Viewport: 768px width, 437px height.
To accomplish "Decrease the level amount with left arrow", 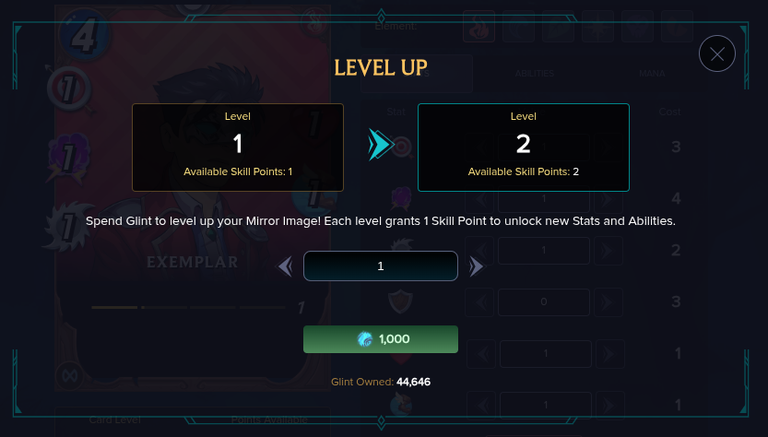I will point(285,266).
